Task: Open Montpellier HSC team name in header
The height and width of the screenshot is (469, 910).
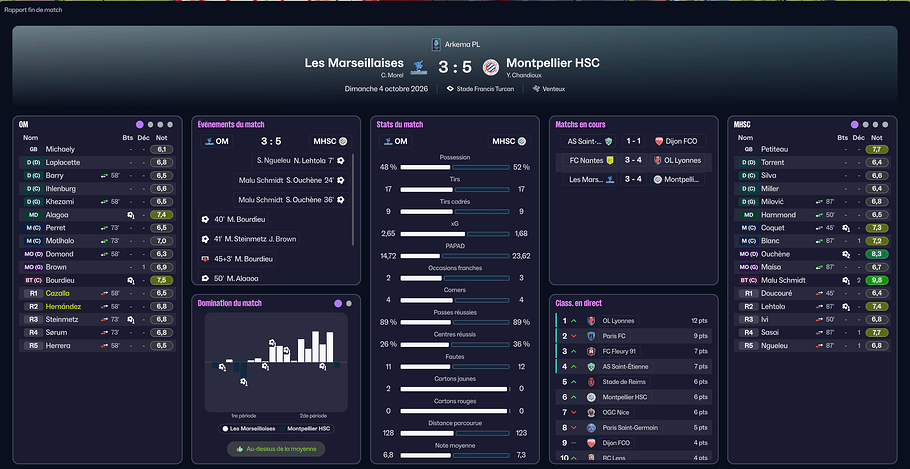Action: [553, 62]
